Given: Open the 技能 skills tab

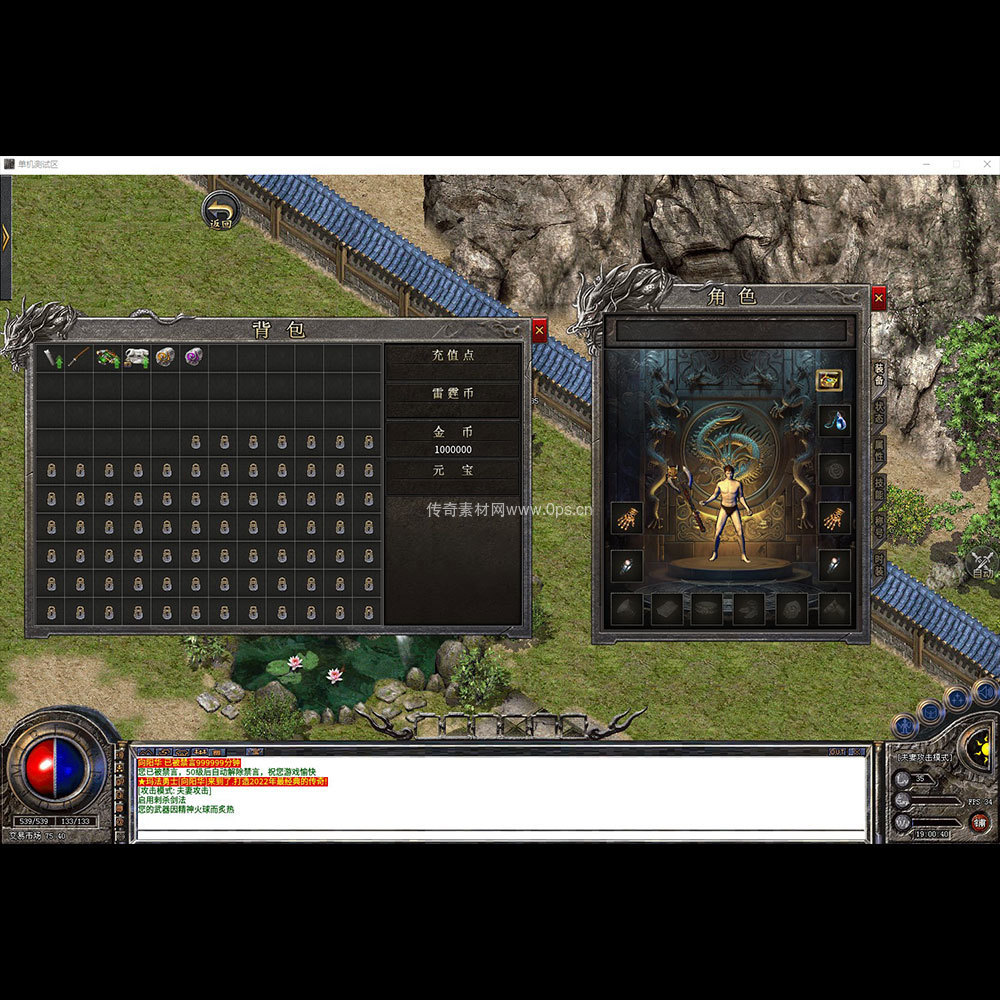Looking at the screenshot, I should click(x=879, y=487).
